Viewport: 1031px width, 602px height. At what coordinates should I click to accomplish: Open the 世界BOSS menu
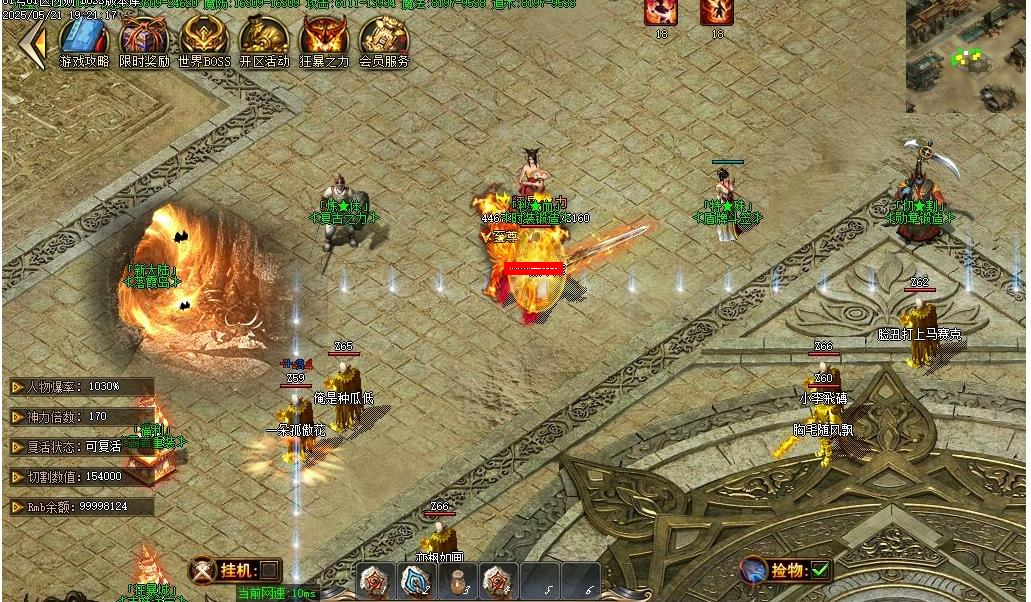pyautogui.click(x=204, y=40)
